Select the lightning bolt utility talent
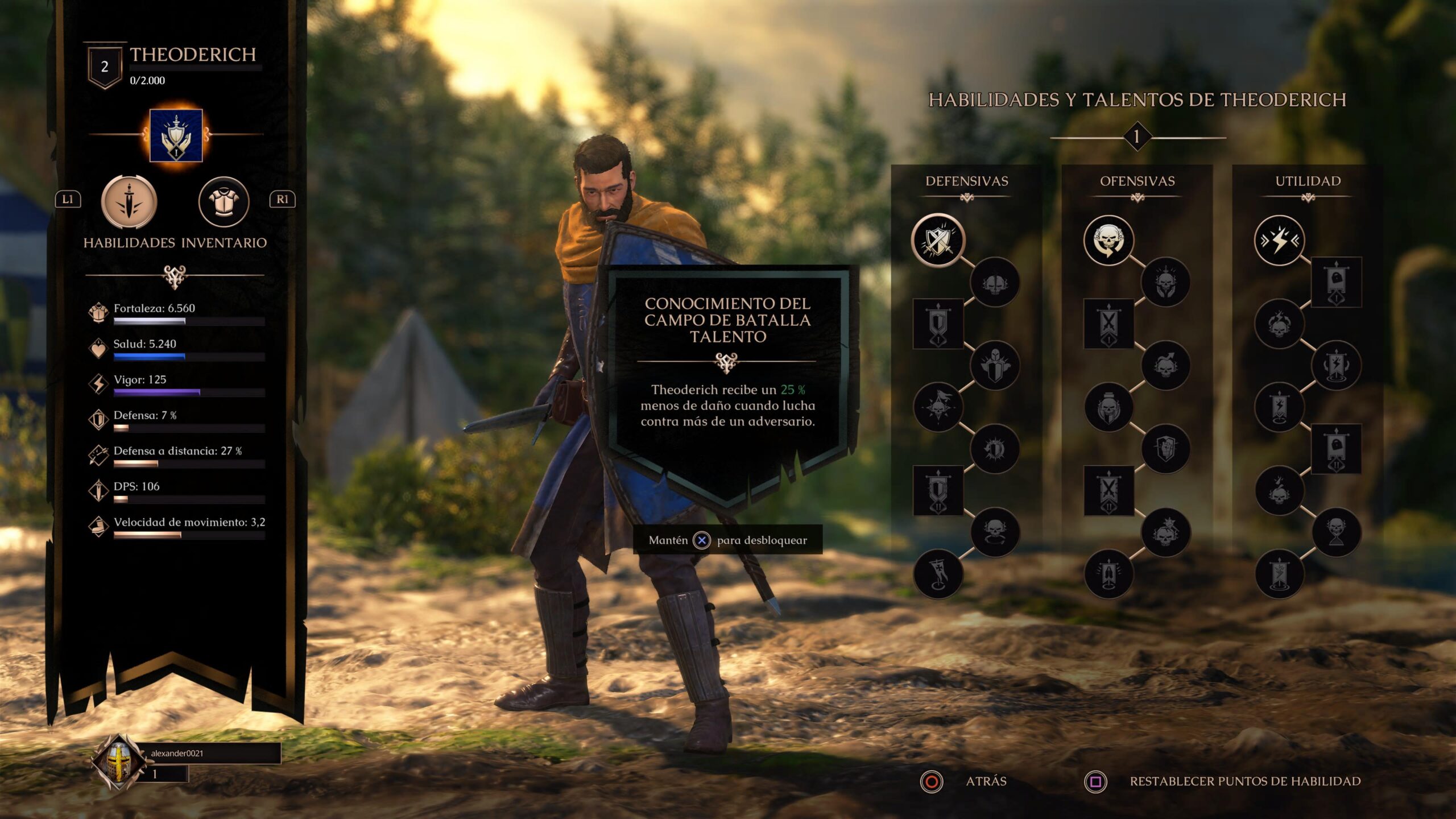1456x819 pixels. [x=1279, y=241]
